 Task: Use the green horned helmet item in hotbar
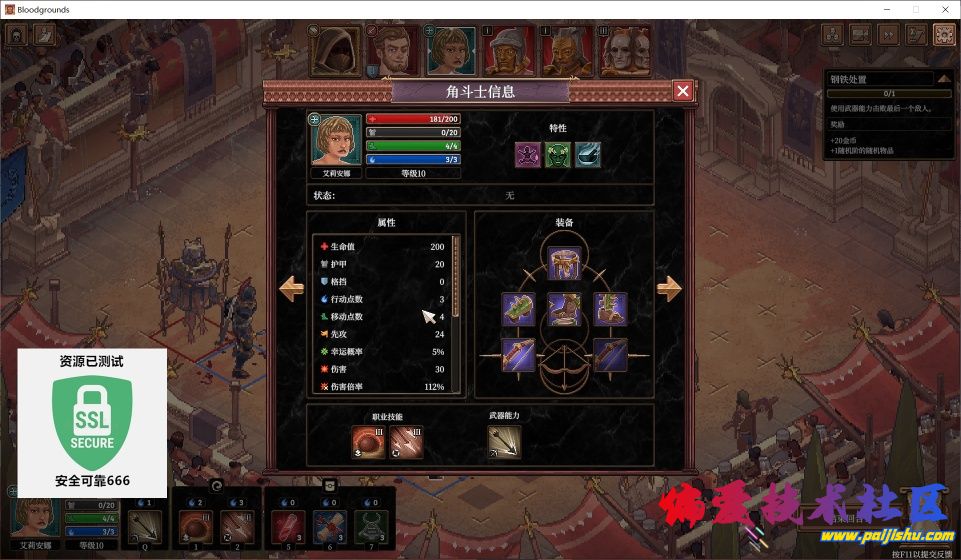(x=371, y=525)
